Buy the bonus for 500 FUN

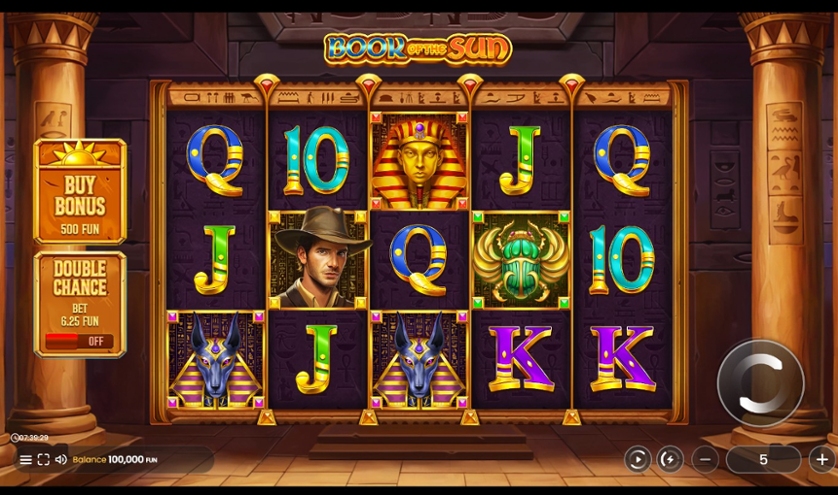pos(80,193)
